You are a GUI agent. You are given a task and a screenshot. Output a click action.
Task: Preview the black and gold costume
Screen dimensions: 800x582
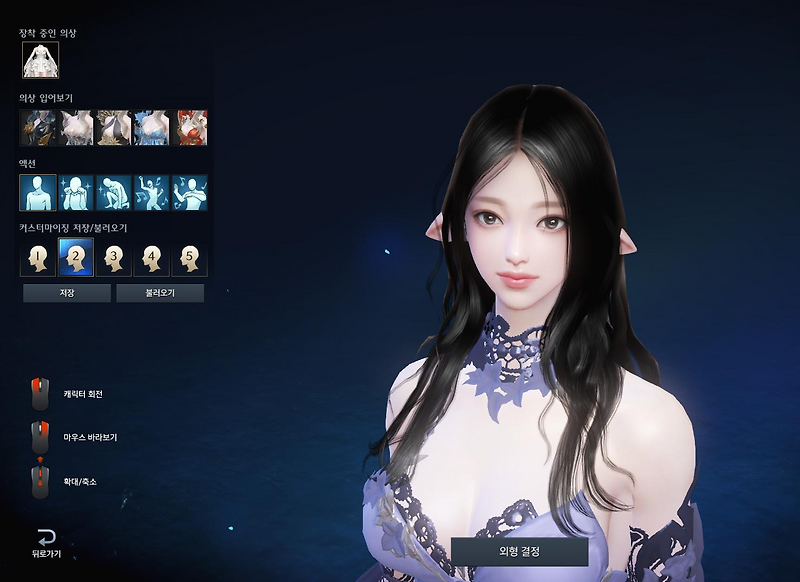coord(114,128)
